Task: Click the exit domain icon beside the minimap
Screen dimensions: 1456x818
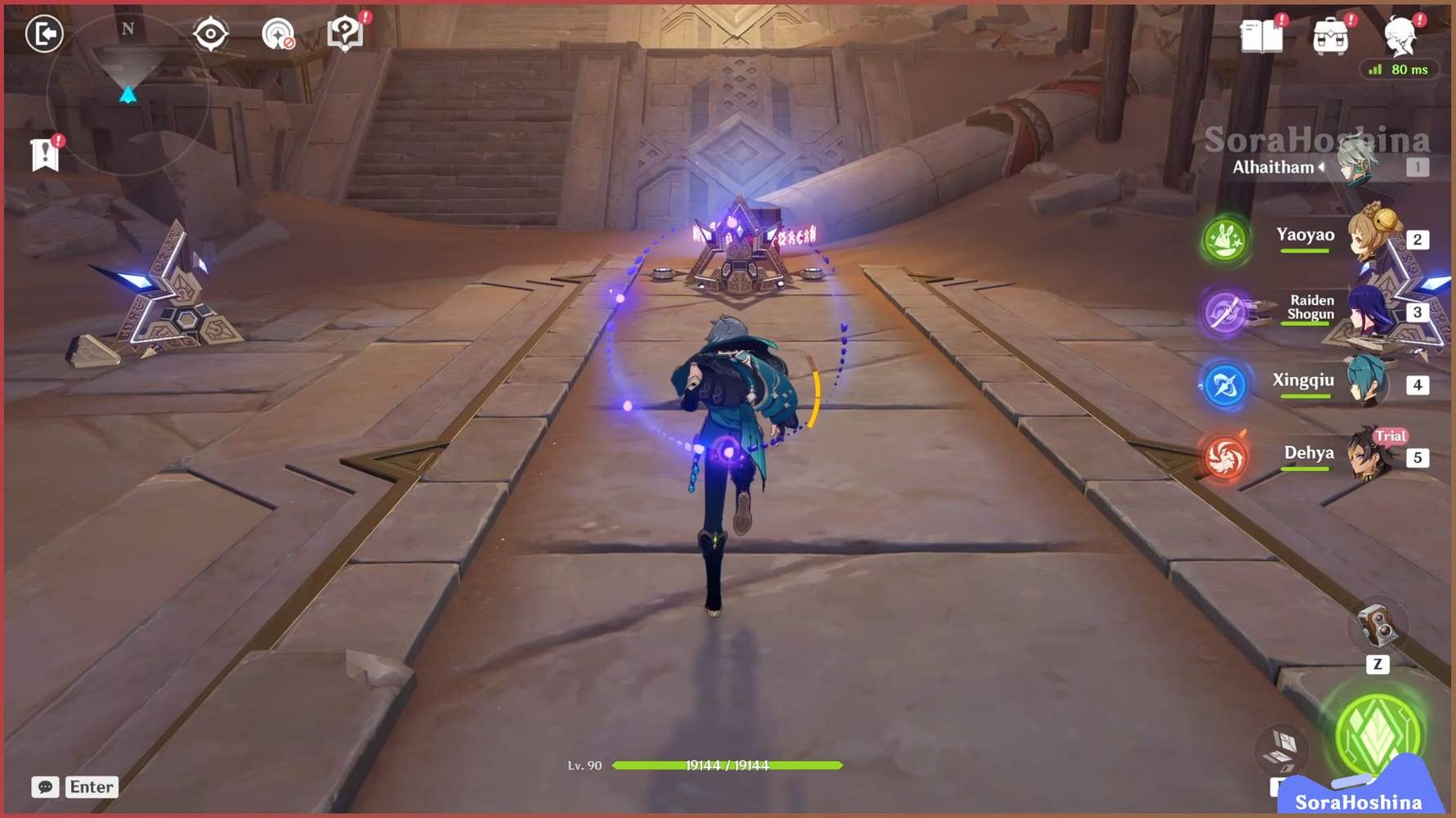Action: [x=45, y=34]
